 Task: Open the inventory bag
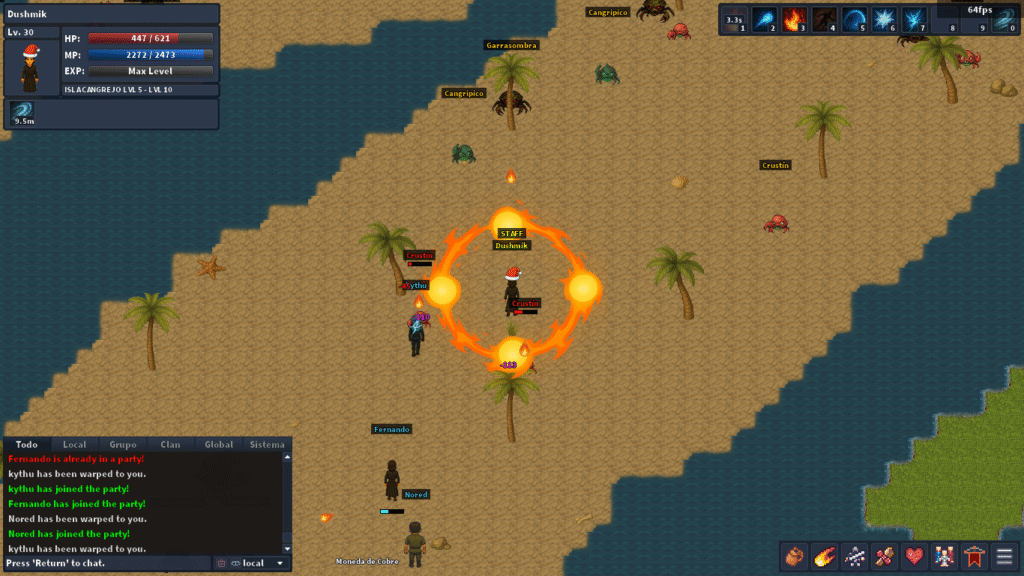795,556
